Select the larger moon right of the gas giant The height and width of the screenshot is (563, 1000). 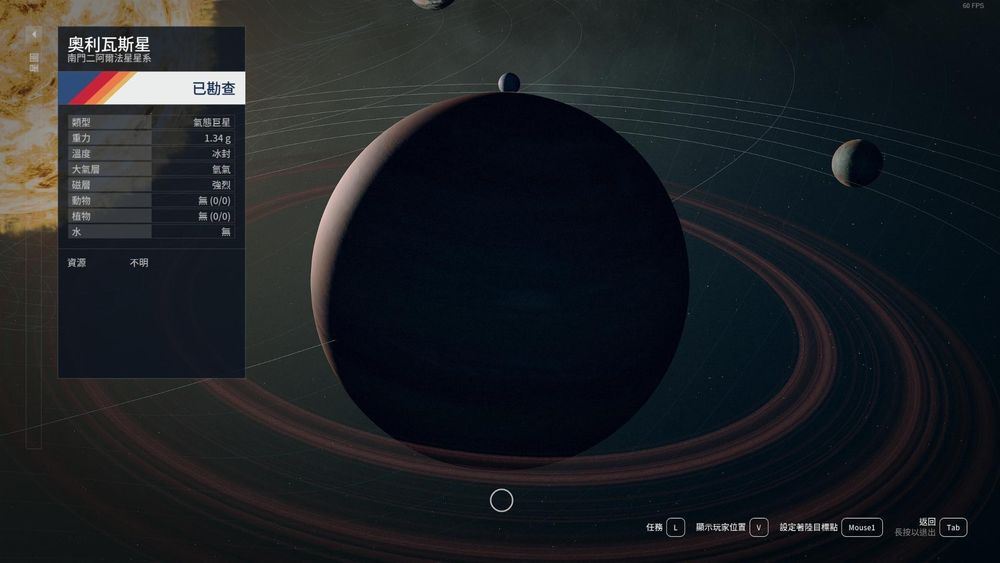[857, 163]
